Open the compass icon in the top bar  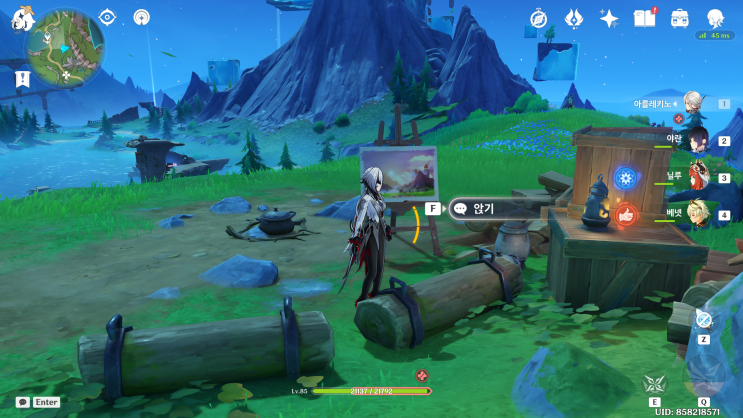[539, 18]
